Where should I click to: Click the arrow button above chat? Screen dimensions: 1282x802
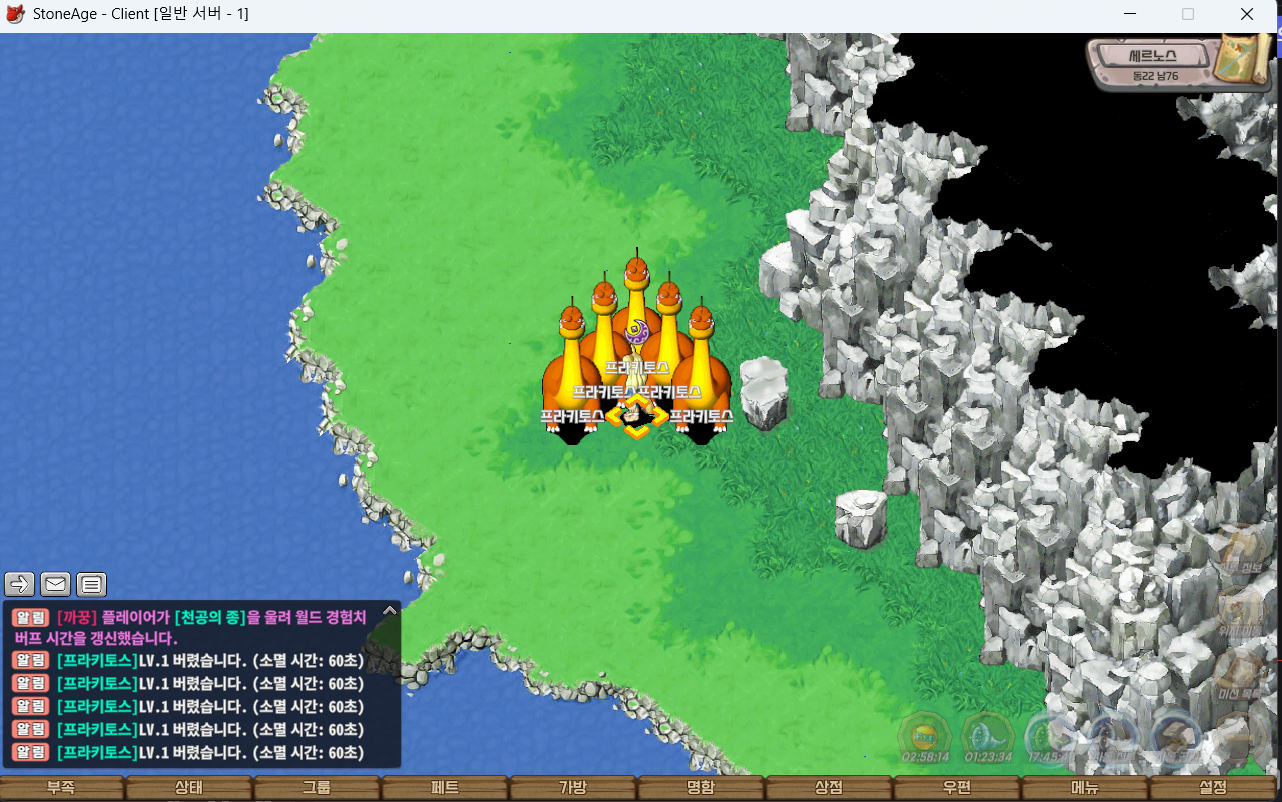pyautogui.click(x=20, y=584)
